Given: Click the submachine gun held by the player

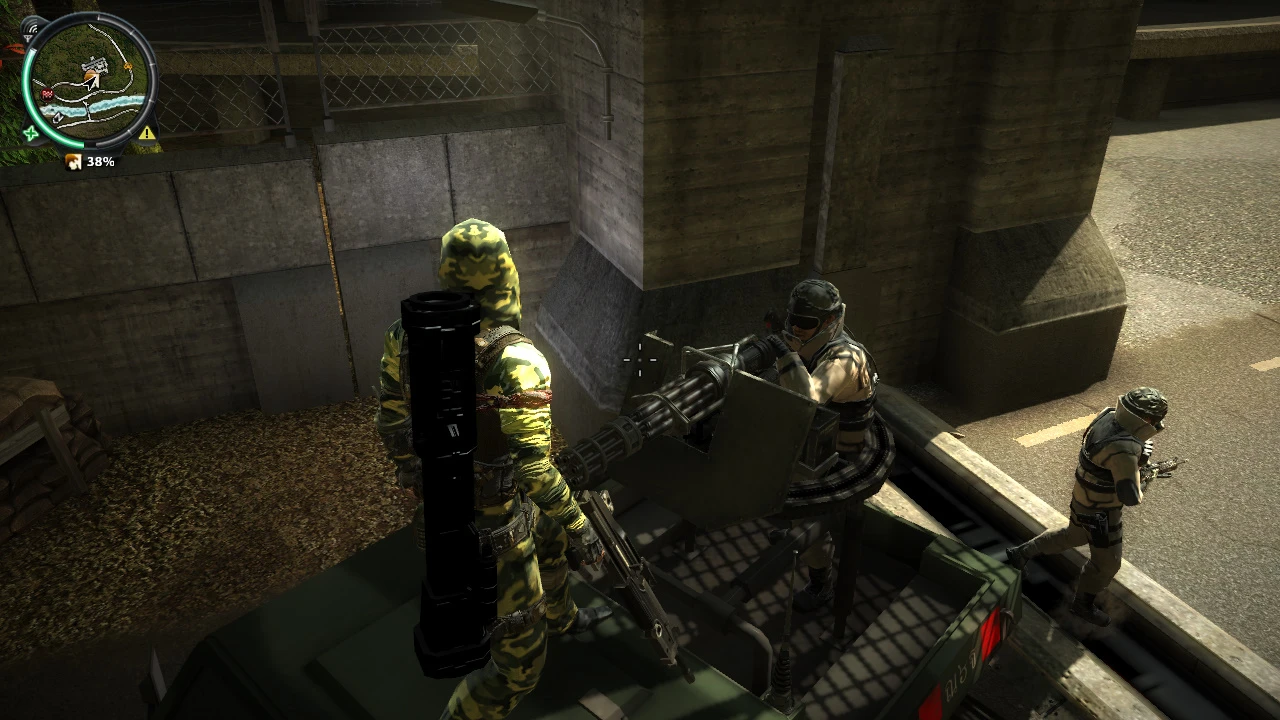Looking at the screenshot, I should point(630,570).
